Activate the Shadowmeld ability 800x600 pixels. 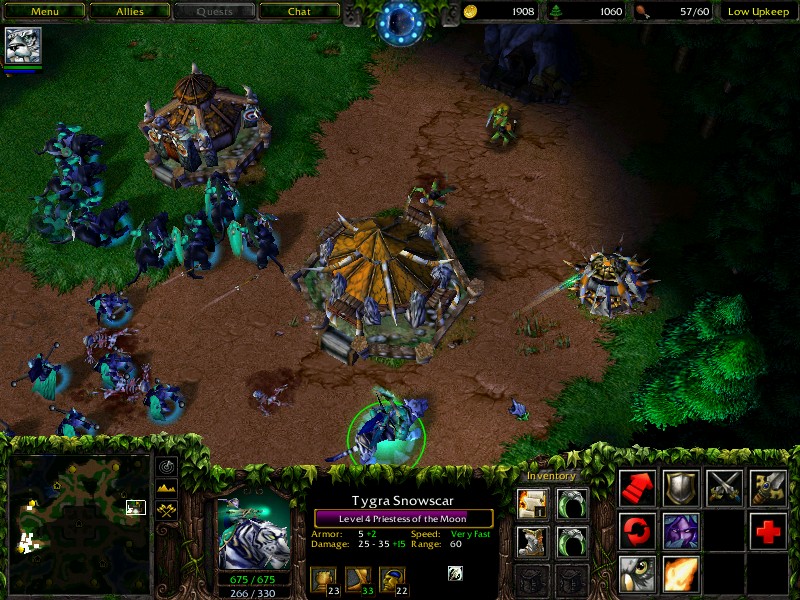[x=681, y=531]
